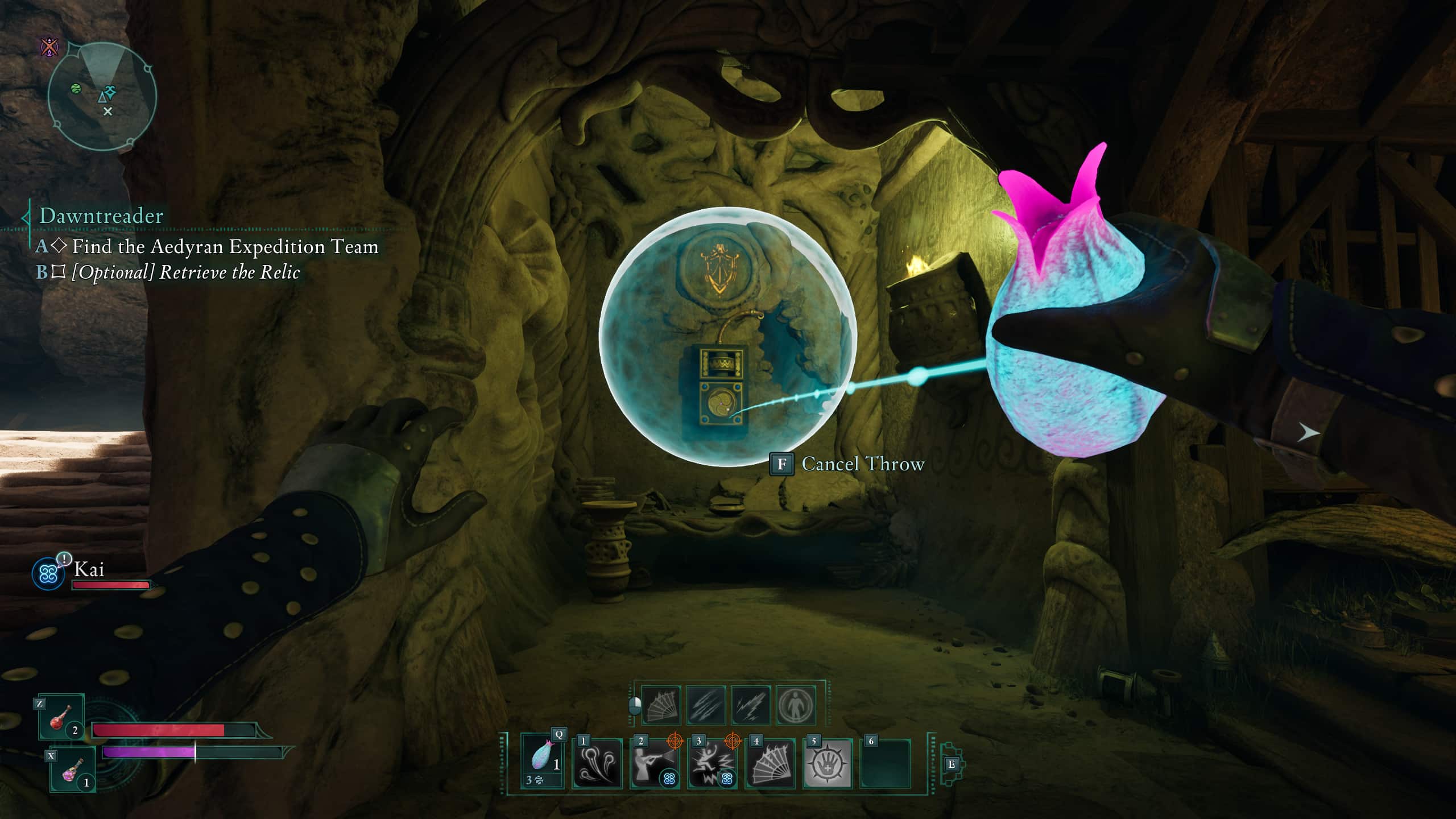Activate the swirling wisps ability in slot 1
The image size is (1456, 819).
point(597,764)
